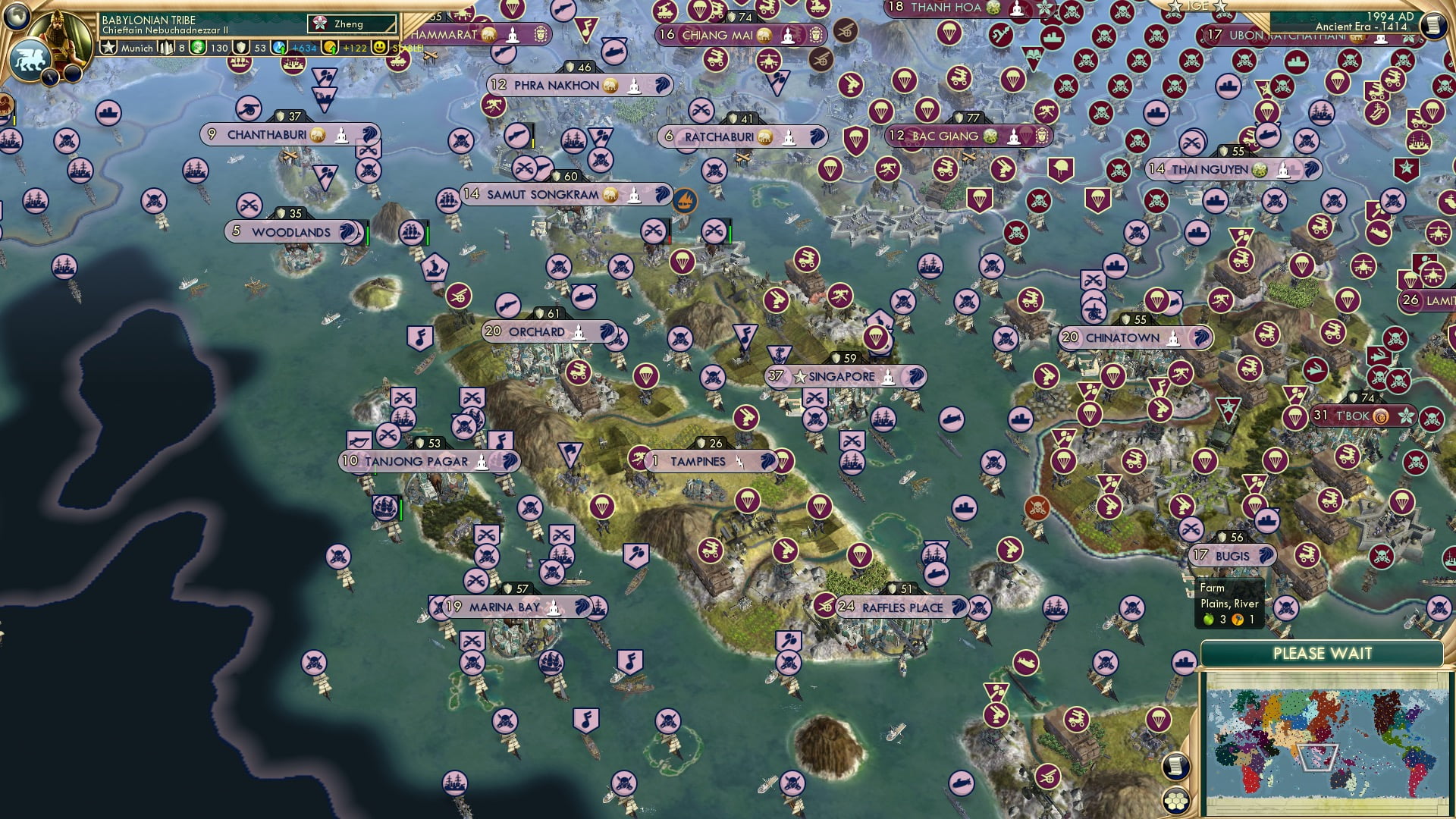Click the pink battleship icon above Please Wait panel
Screen dimensions: 1456x819
[x=1183, y=661]
